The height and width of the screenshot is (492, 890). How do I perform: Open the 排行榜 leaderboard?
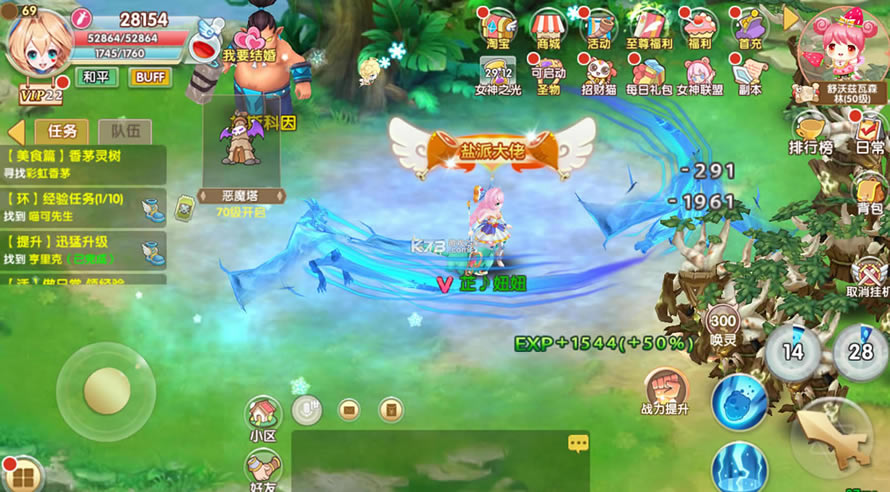click(x=810, y=132)
